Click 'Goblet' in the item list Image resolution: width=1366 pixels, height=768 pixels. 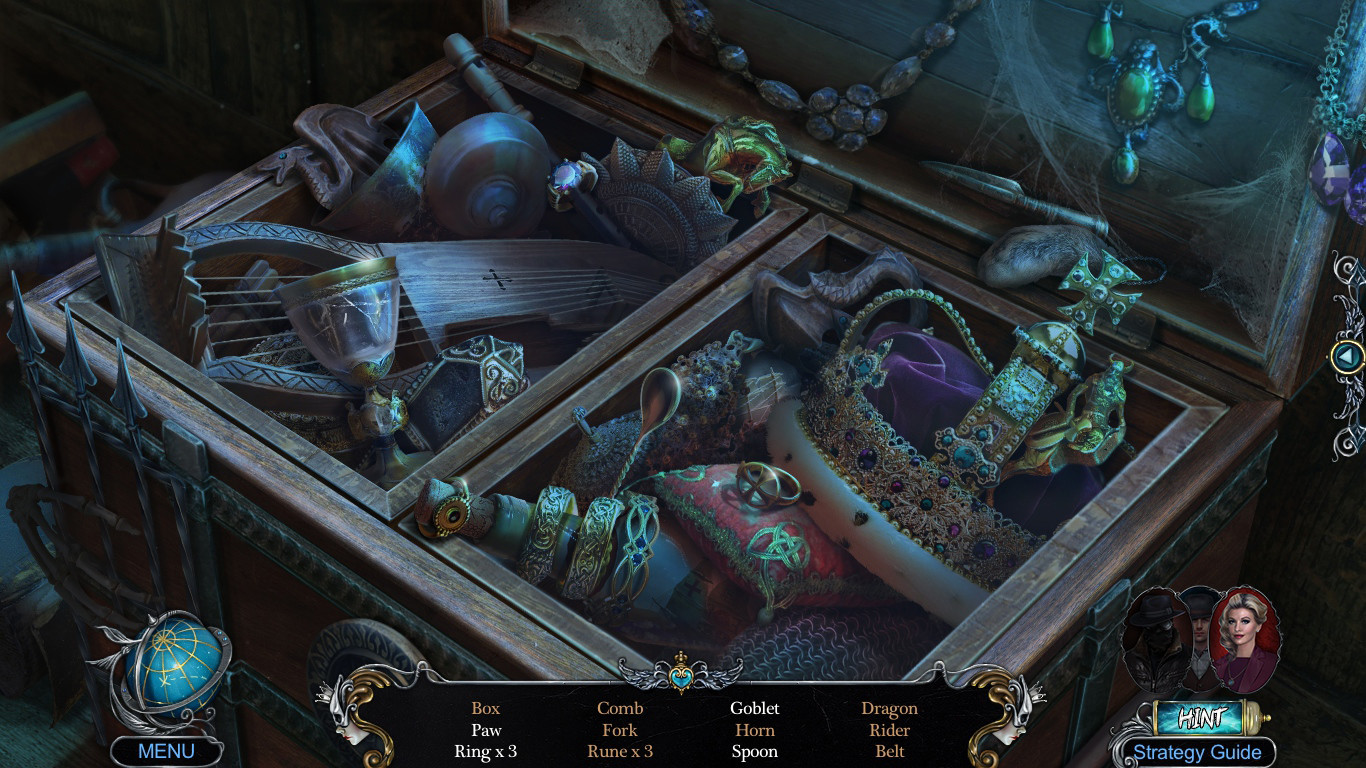(x=755, y=707)
